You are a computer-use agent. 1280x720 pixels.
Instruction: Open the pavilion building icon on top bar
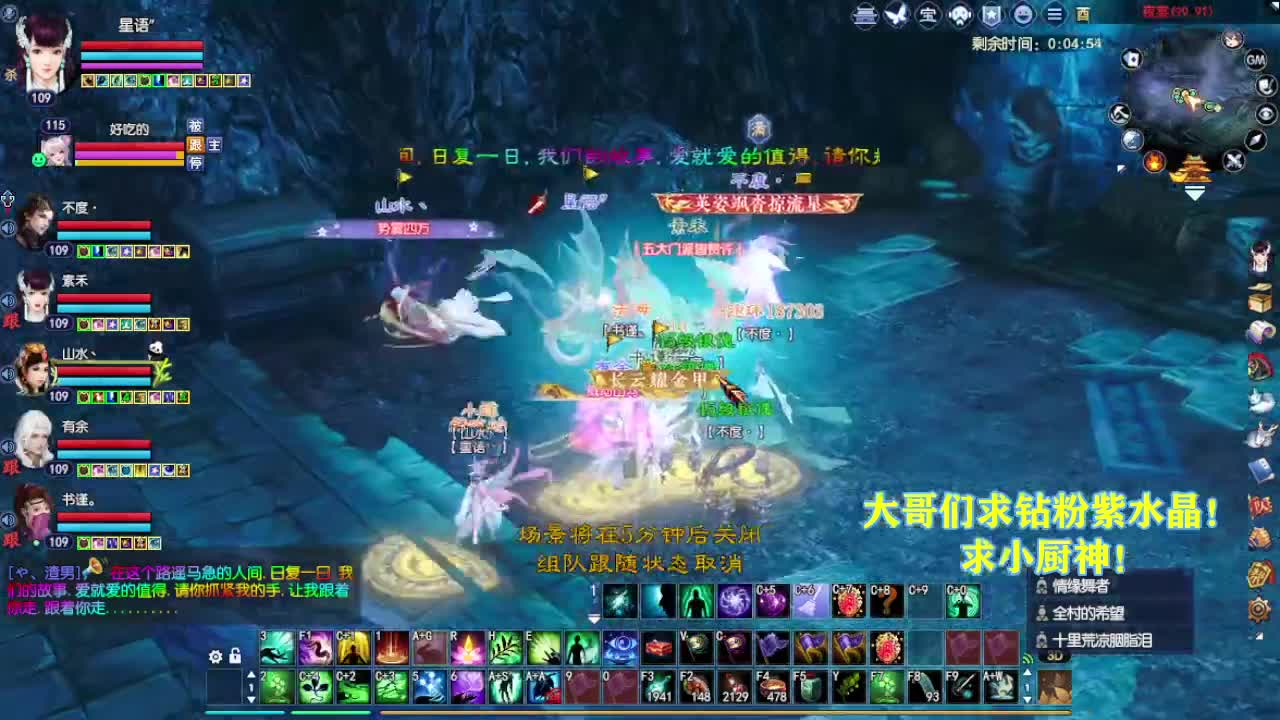pos(866,16)
